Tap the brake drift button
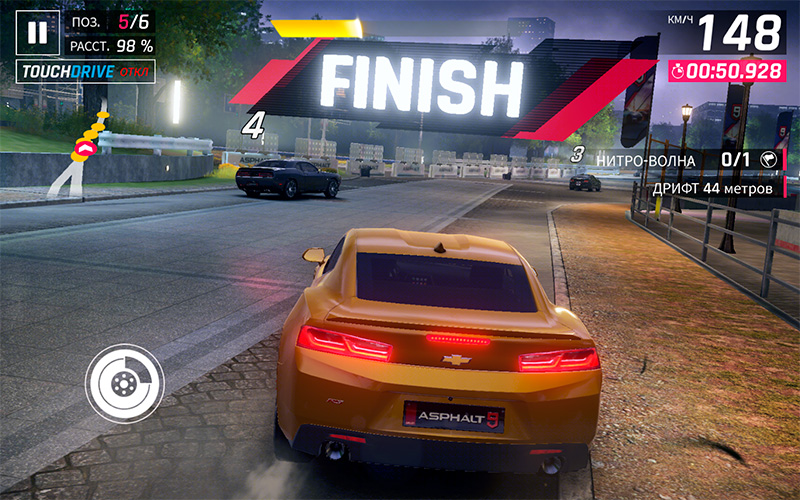This screenshot has width=800, height=500. [124, 382]
